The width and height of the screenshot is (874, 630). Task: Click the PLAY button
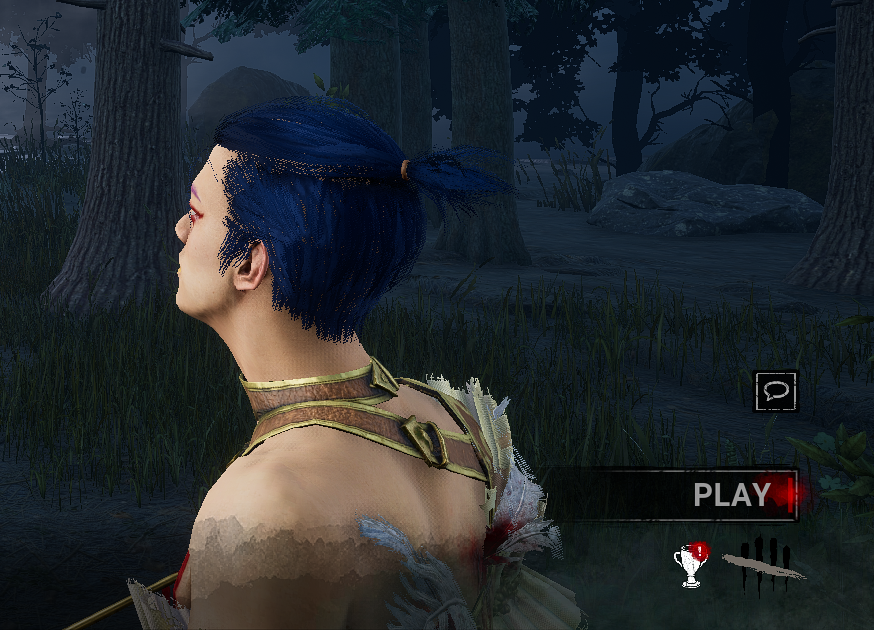(731, 494)
